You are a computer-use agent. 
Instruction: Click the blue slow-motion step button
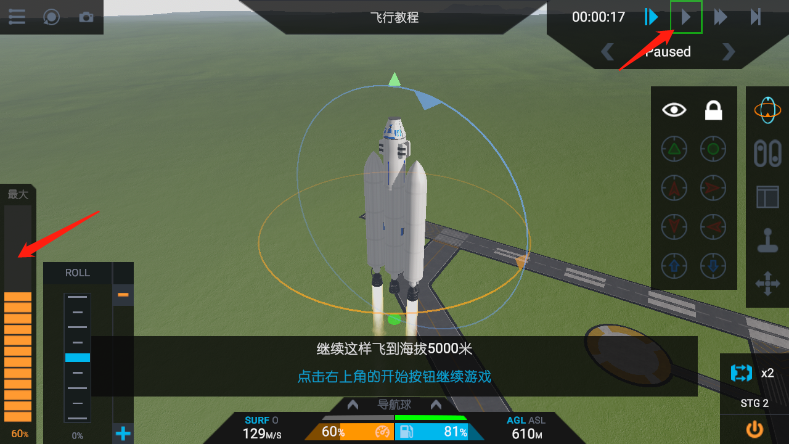pos(651,17)
